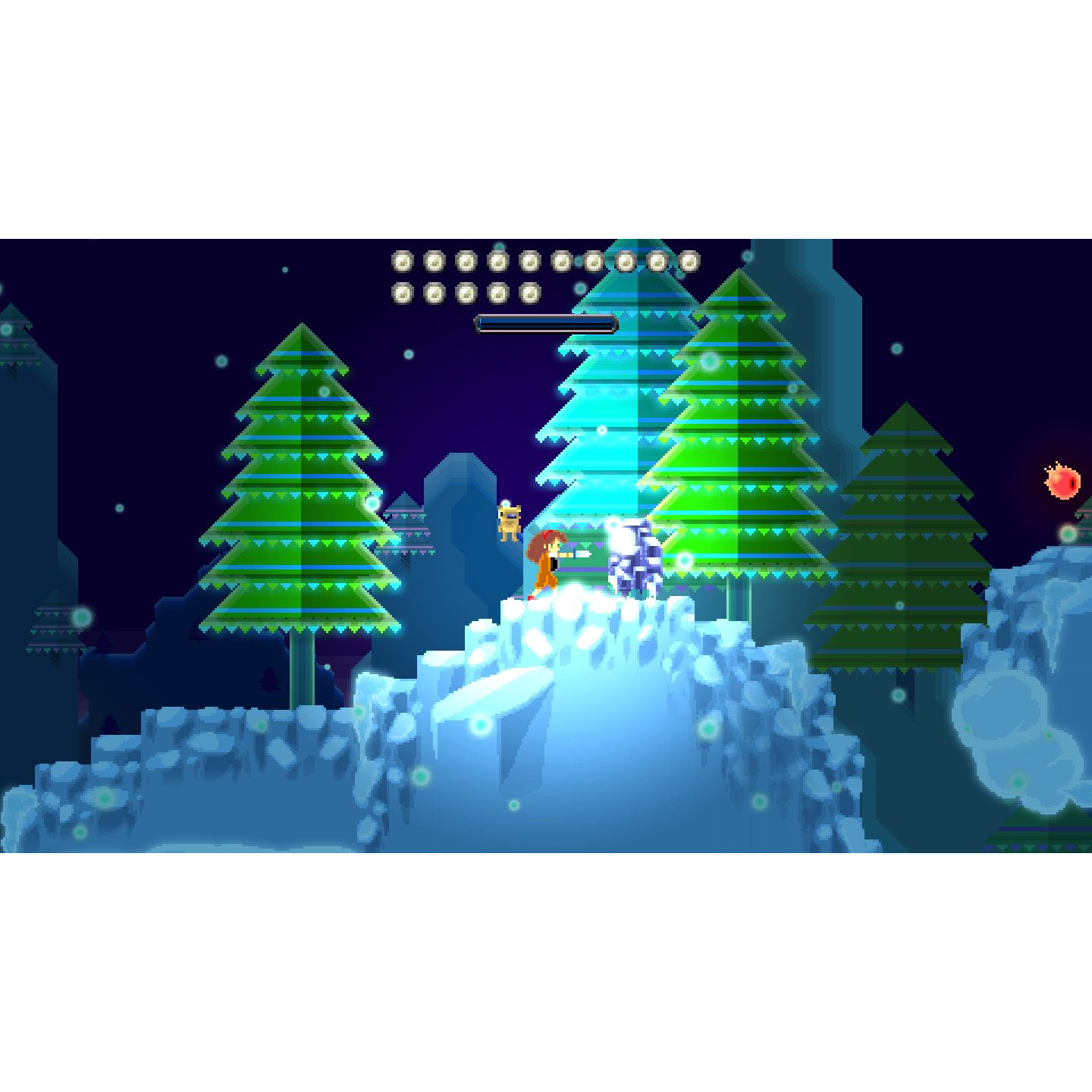This screenshot has width=1092, height=1092.
Task: Select the last pearl in the top HUD row
Action: pos(689,261)
